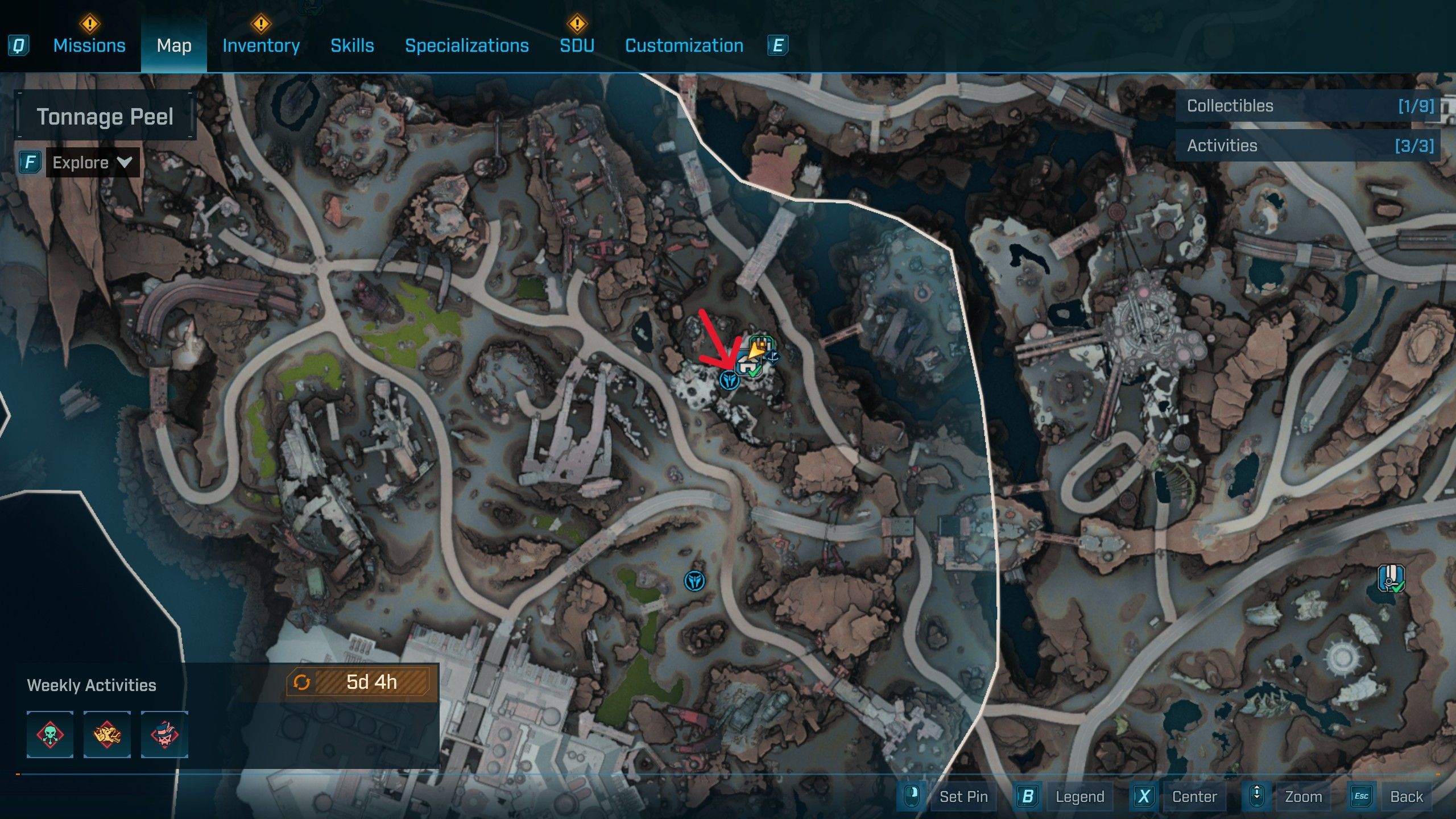Viewport: 1456px width, 819px height.
Task: Expand the Explore dropdown
Action: coord(92,163)
